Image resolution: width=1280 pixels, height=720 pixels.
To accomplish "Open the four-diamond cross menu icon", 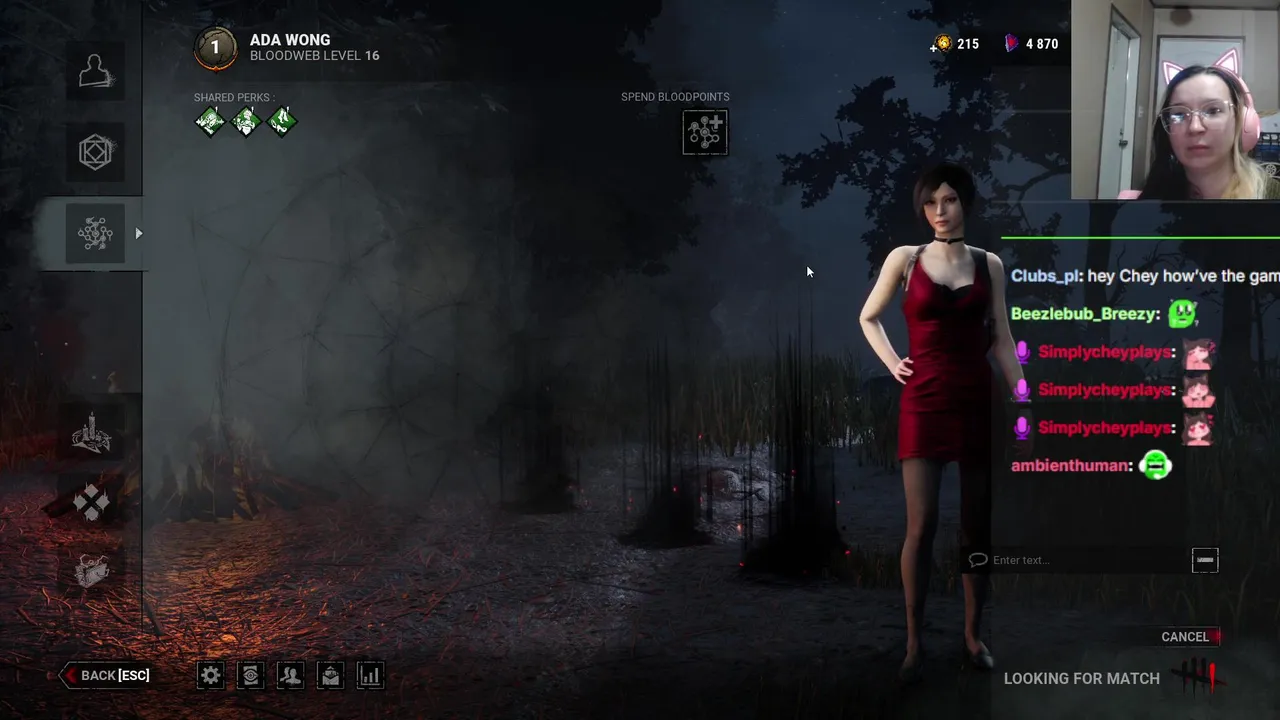I will coord(91,503).
